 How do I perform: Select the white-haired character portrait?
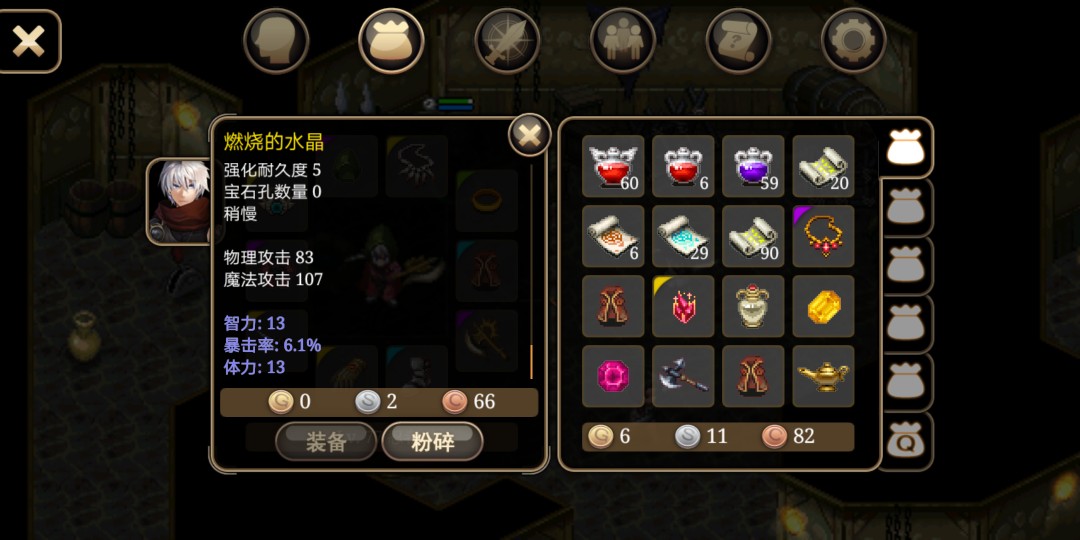(181, 202)
